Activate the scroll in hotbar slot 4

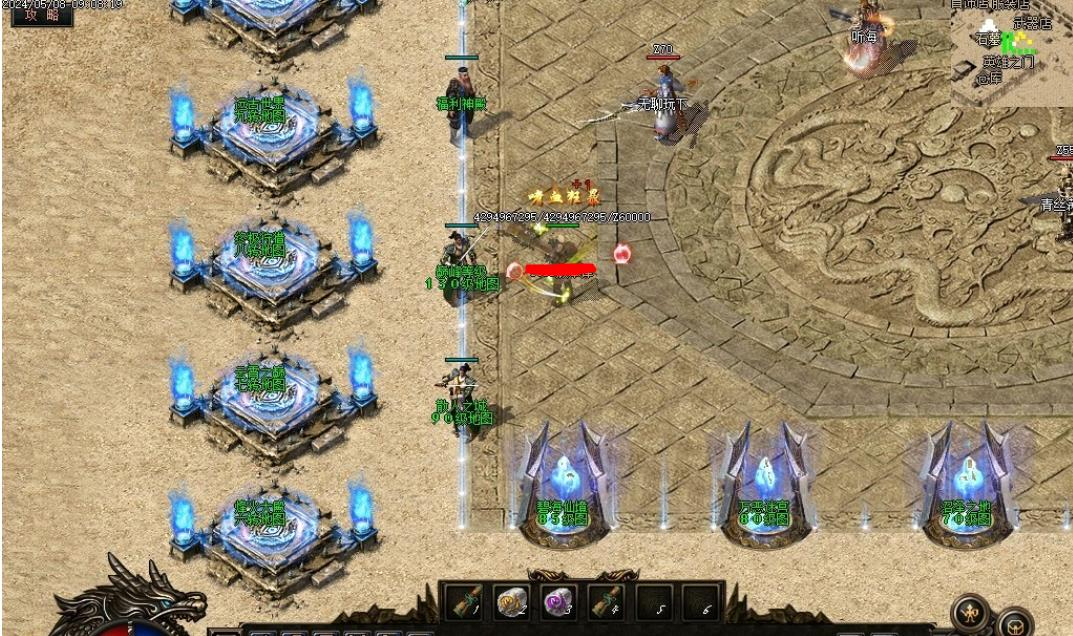pyautogui.click(x=606, y=602)
